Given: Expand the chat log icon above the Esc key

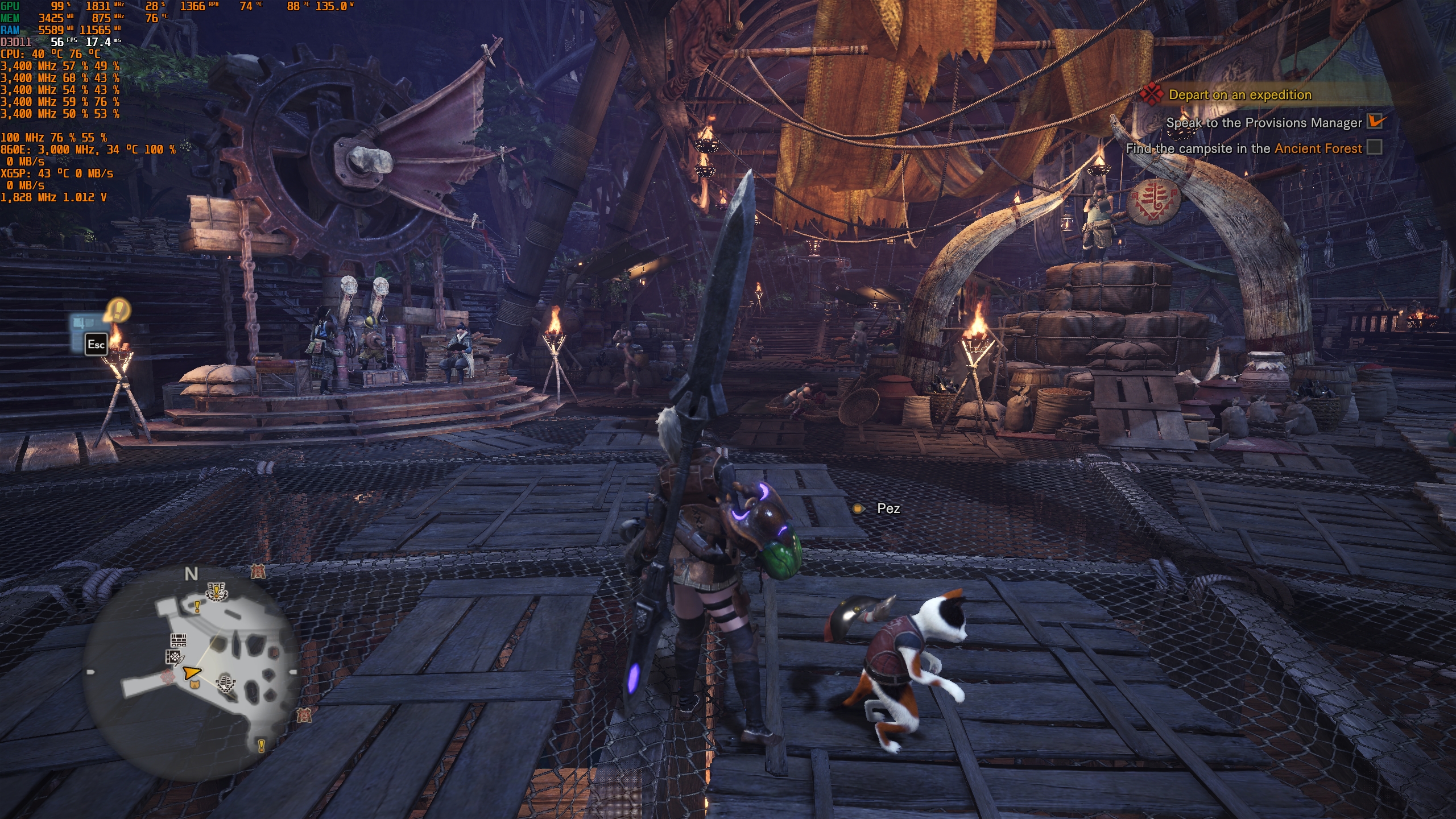Looking at the screenshot, I should (86, 320).
